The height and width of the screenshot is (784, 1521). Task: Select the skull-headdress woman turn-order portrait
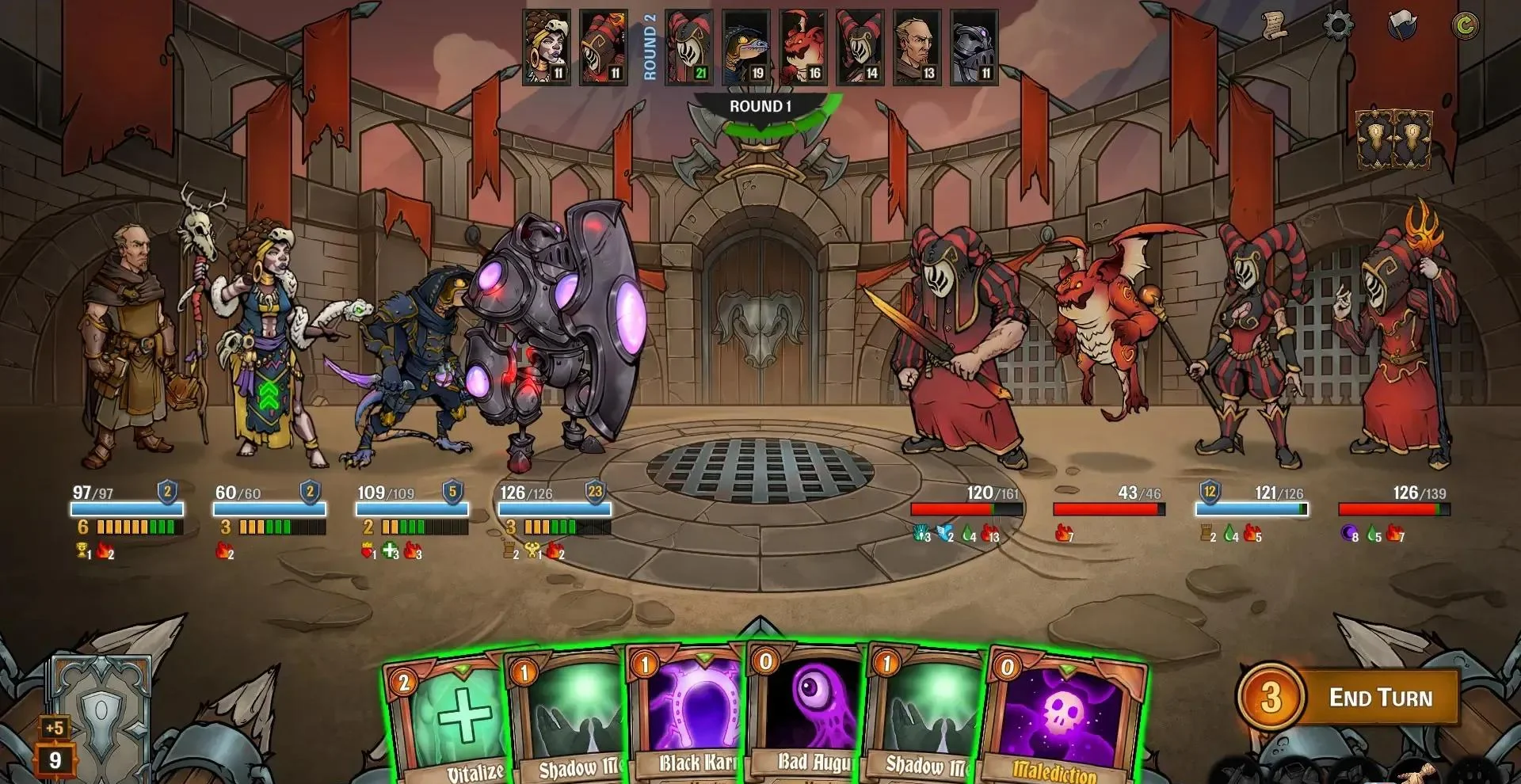pyautogui.click(x=547, y=47)
